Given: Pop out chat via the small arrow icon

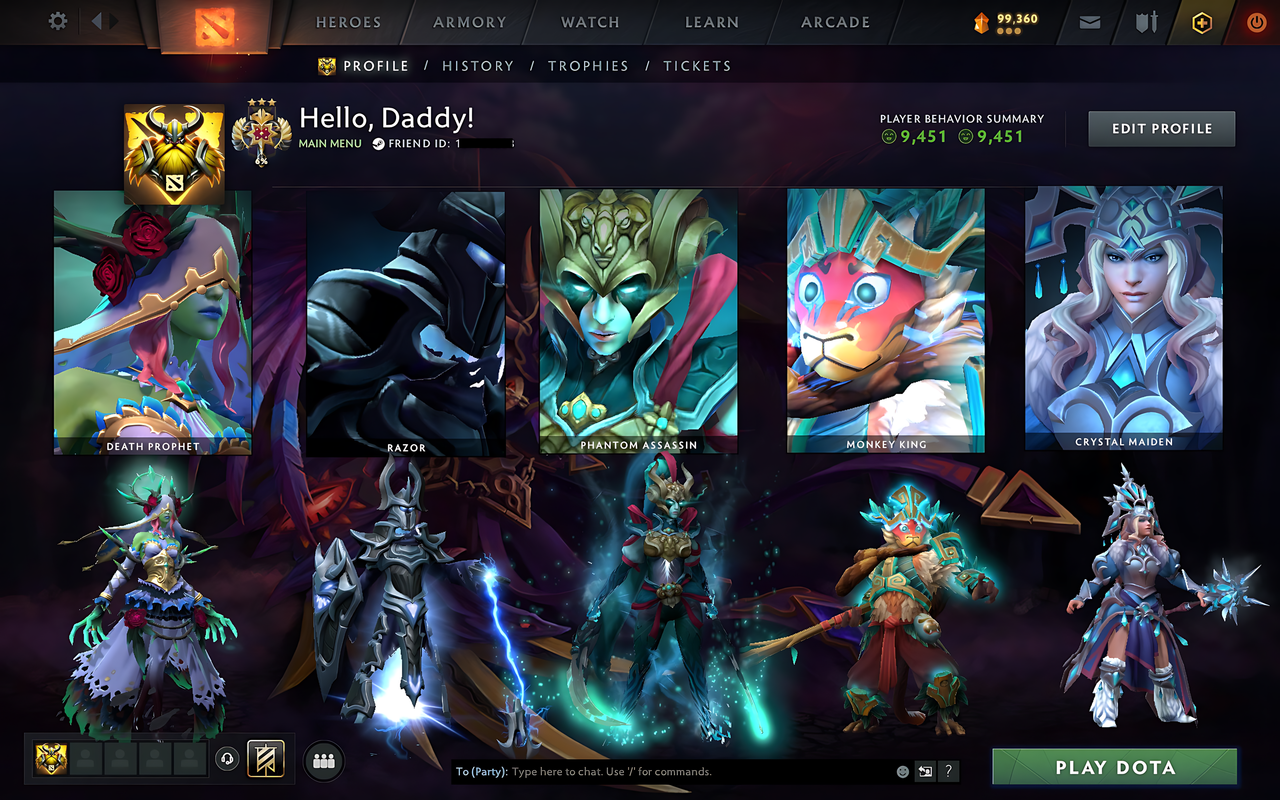Looking at the screenshot, I should click(925, 770).
